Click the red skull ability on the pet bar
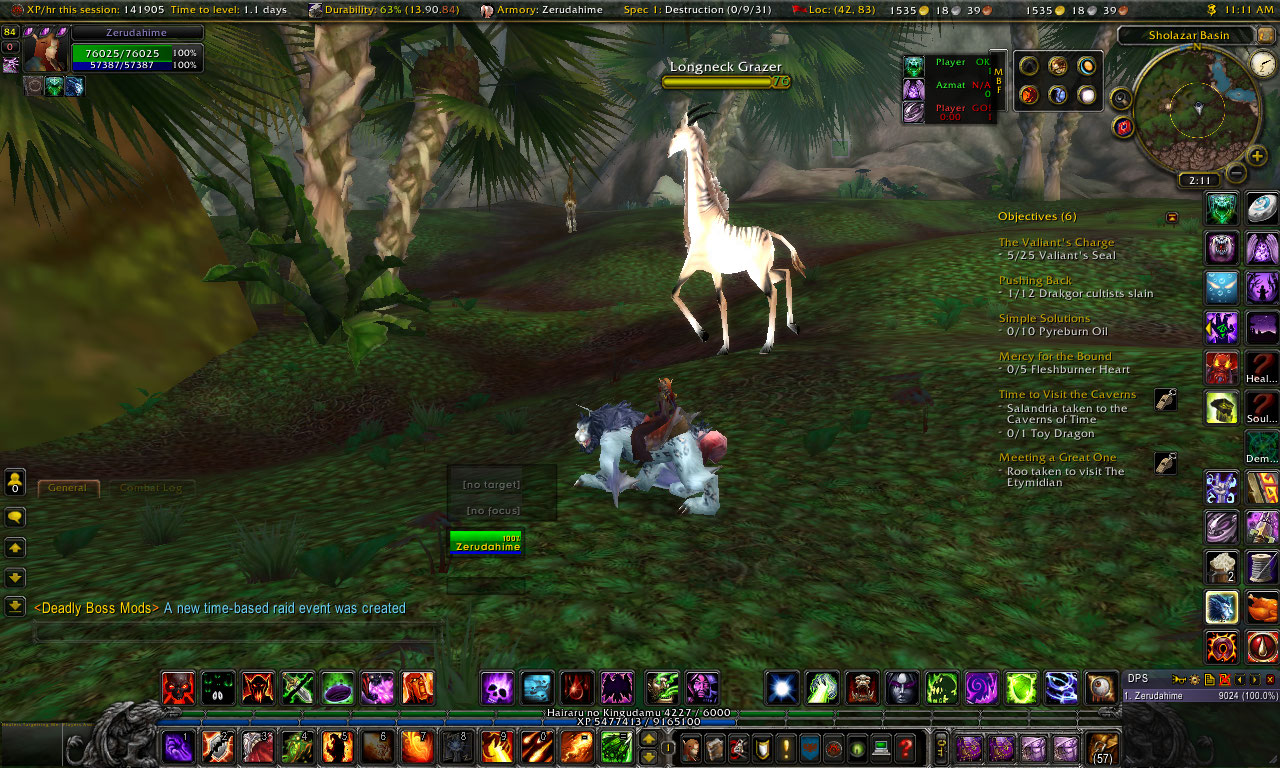Screen dimensions: 1280x768 point(178,687)
